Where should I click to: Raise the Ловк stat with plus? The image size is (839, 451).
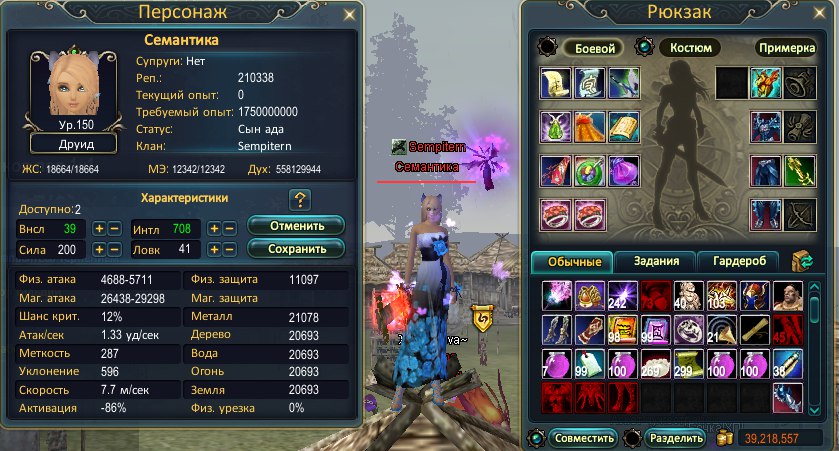coord(214,249)
